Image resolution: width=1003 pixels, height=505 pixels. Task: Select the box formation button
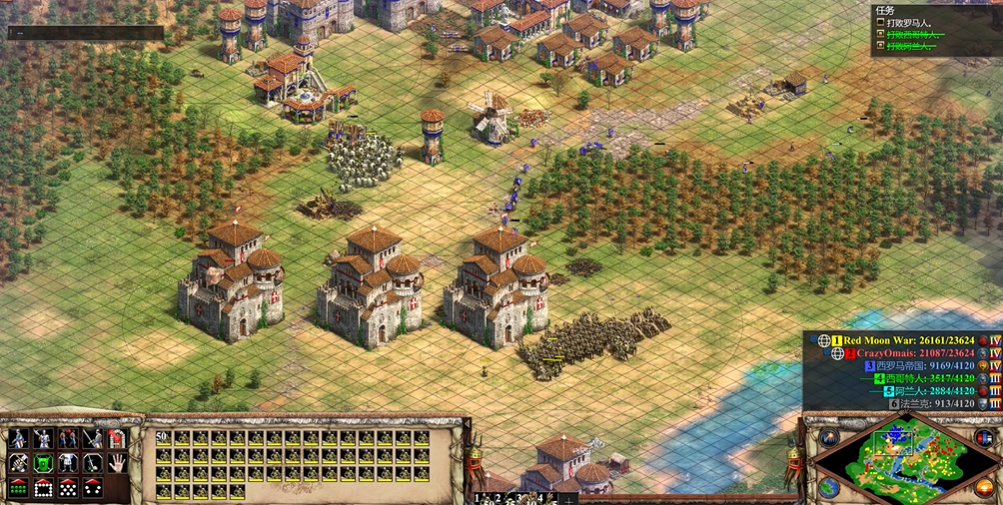coord(43,488)
